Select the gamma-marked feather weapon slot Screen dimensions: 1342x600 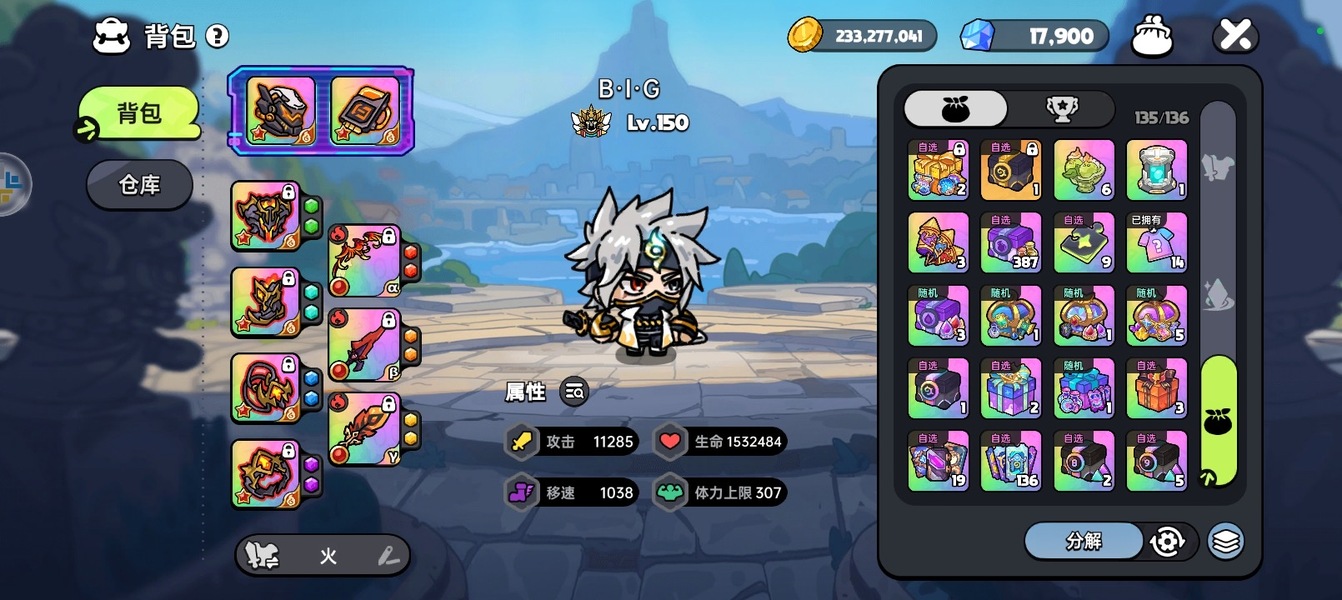[364, 429]
